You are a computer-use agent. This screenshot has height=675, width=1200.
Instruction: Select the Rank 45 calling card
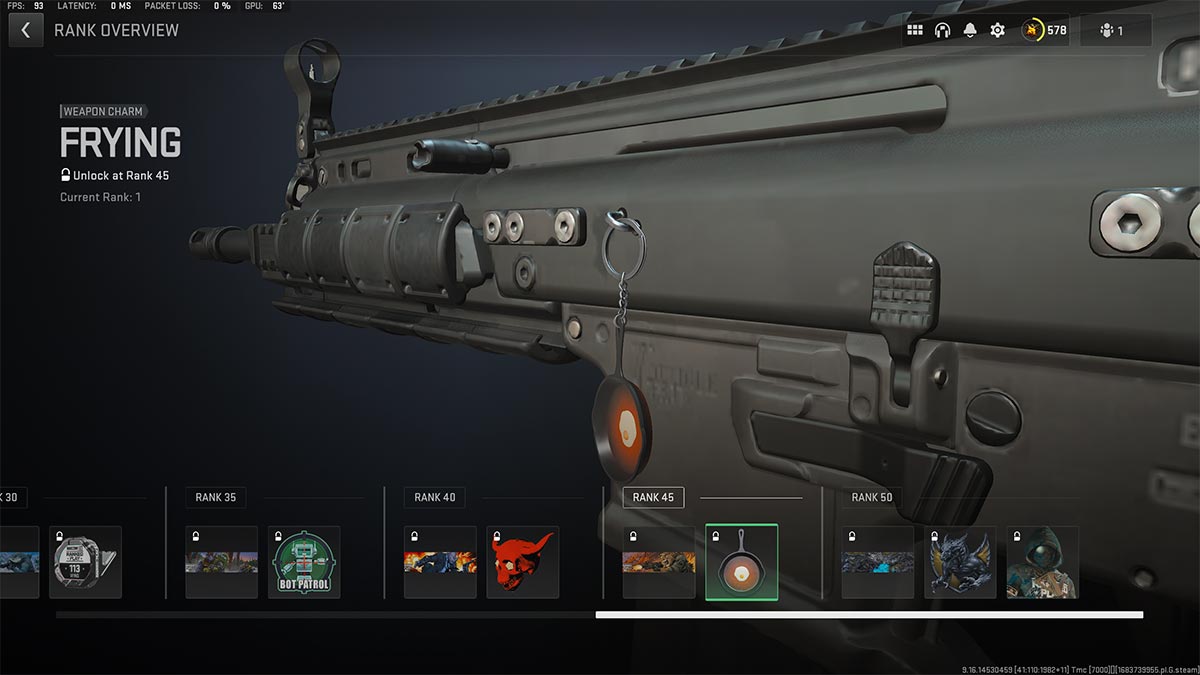tap(659, 562)
